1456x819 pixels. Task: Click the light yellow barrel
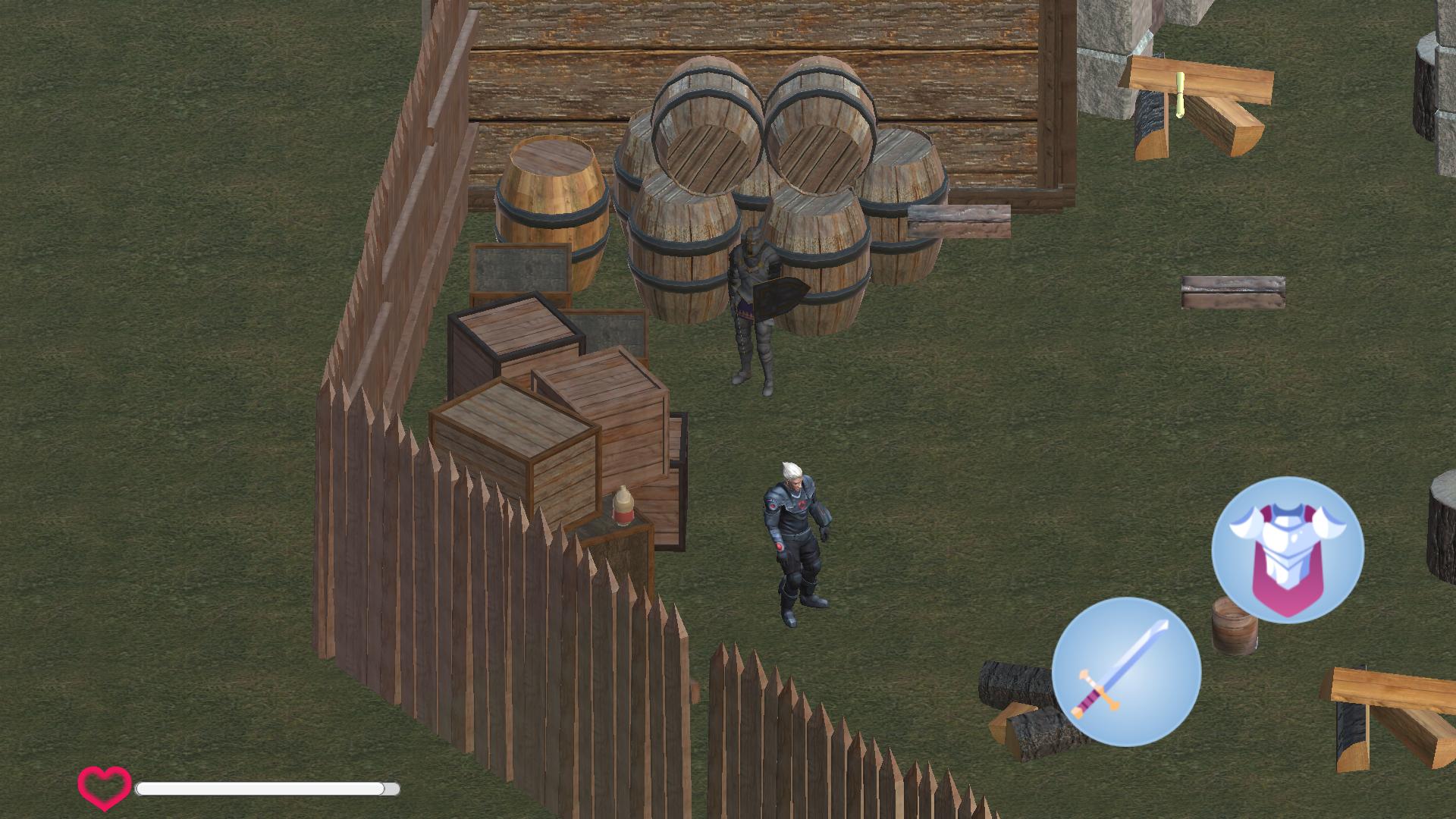(551, 201)
